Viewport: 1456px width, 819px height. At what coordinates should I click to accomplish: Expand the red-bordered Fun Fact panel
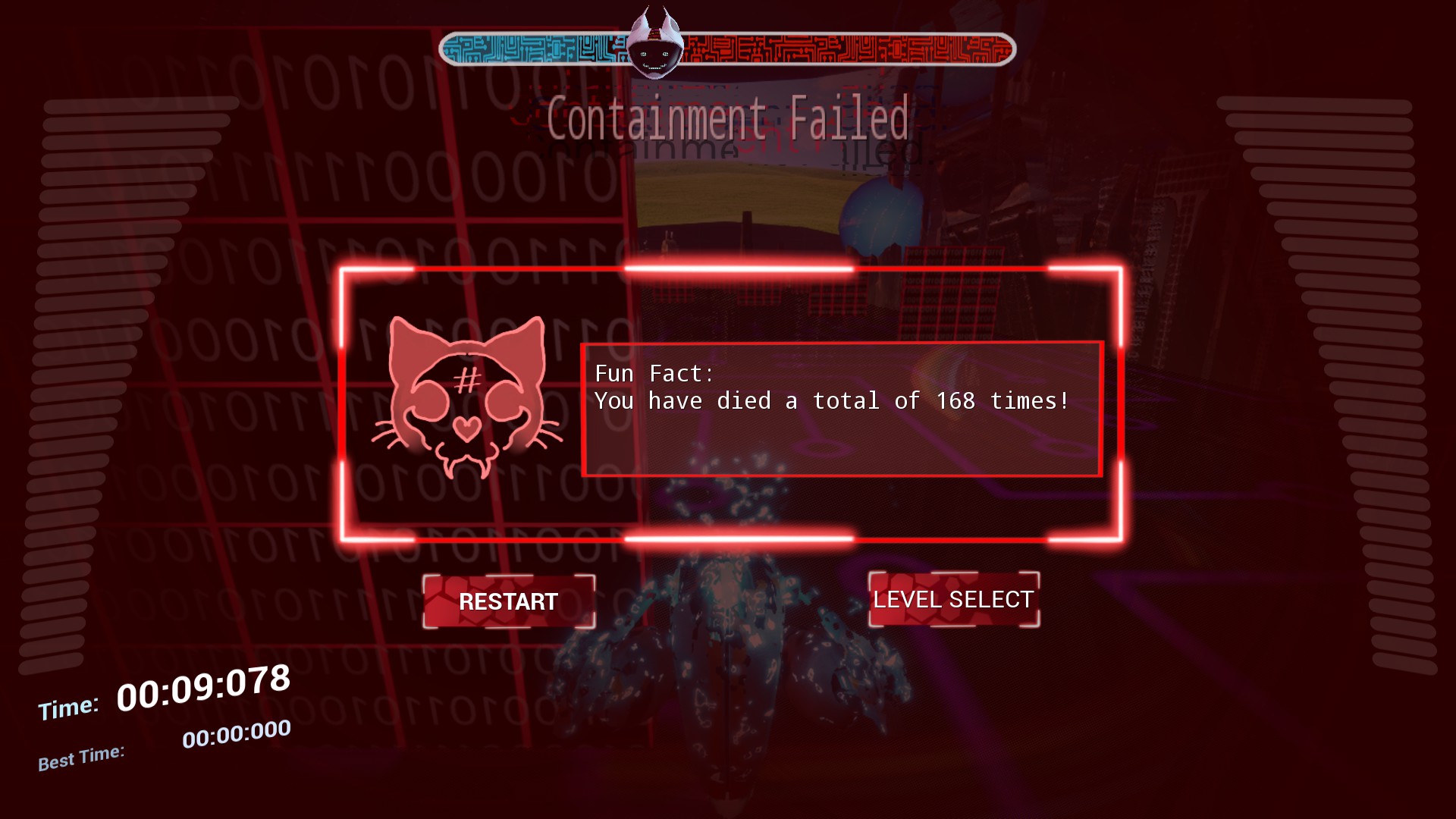840,409
